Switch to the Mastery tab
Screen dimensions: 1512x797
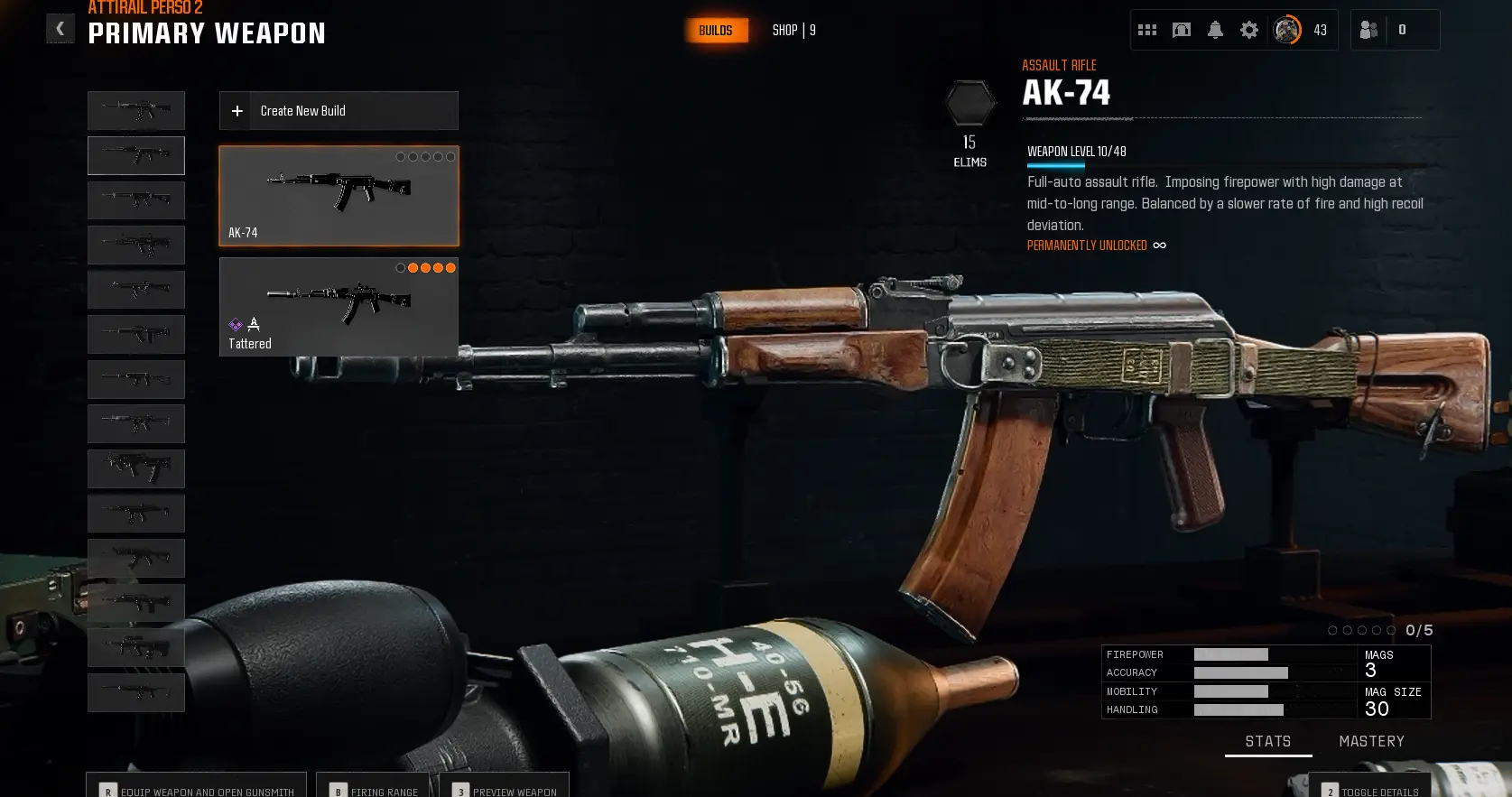click(x=1371, y=741)
